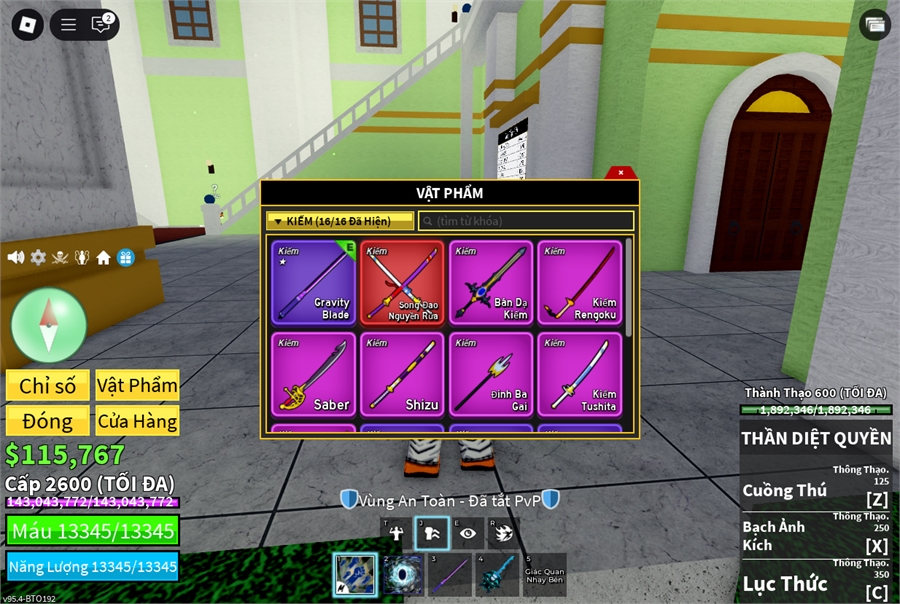
Task: Click the yellow Vật Phẩm button
Action: 137,386
